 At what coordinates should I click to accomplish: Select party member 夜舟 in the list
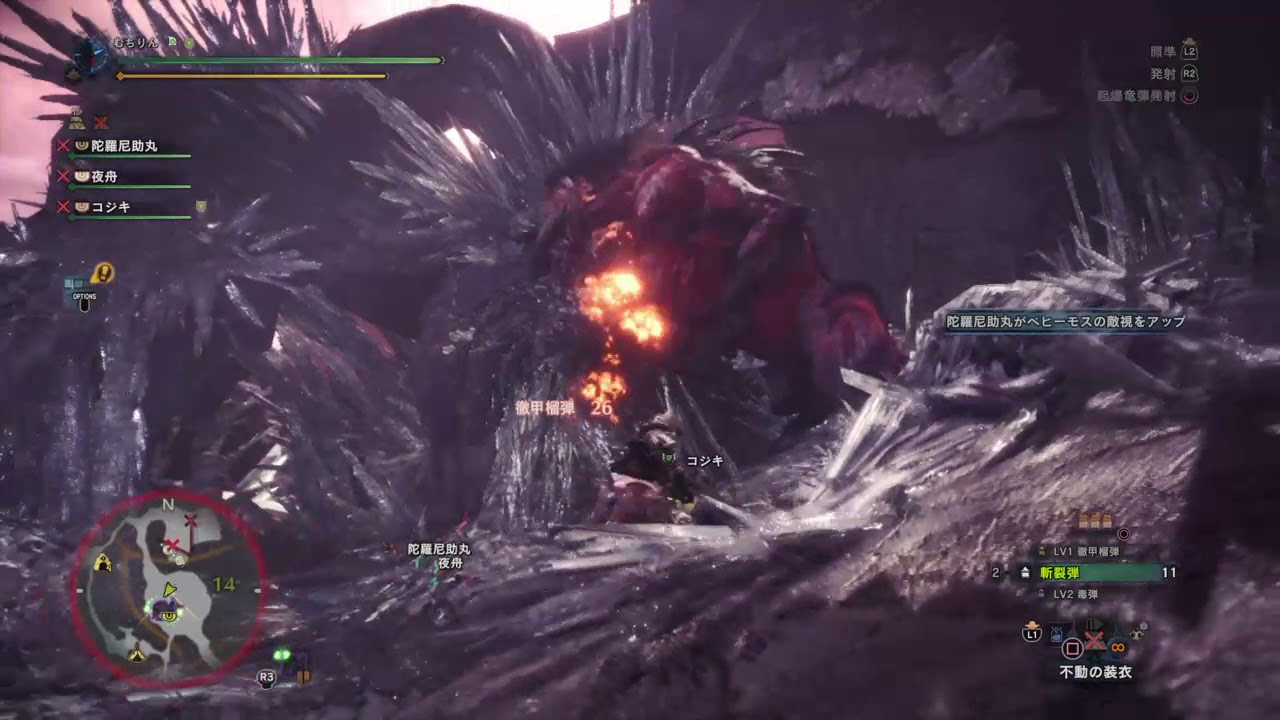104,176
